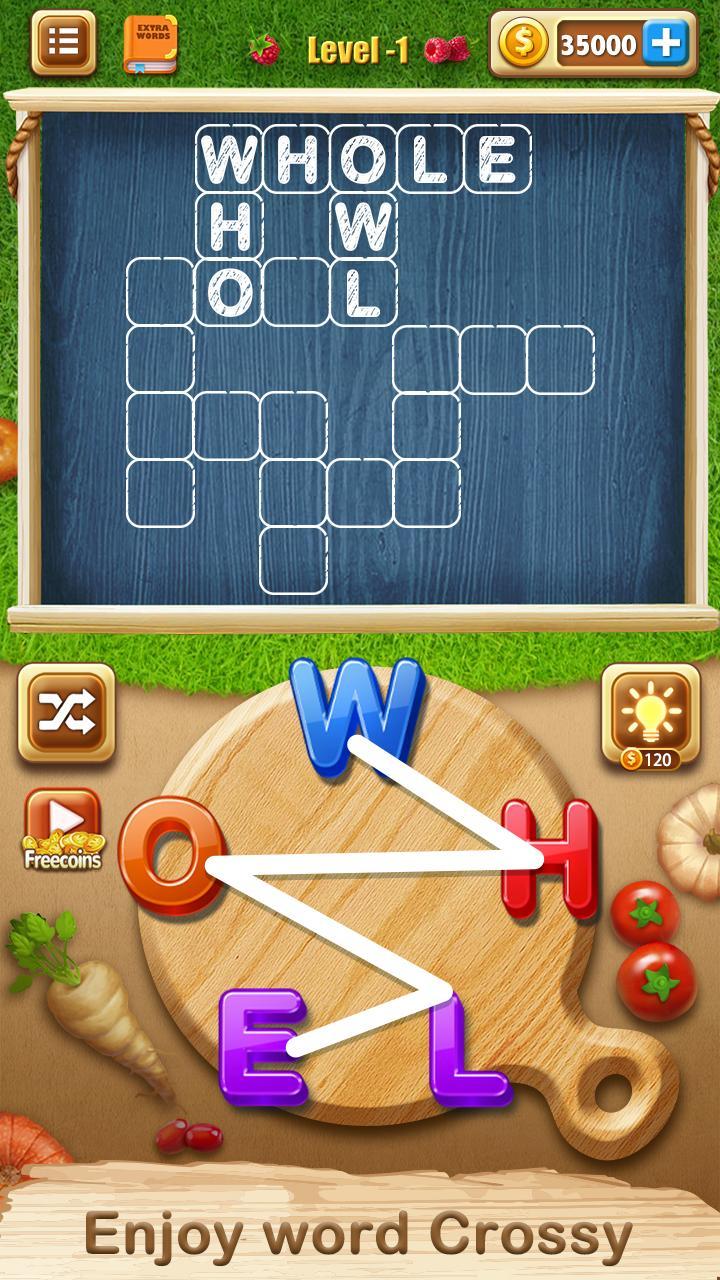Shuffle the letters on the board
Image resolution: width=720 pixels, height=1280 pixels.
pyautogui.click(x=66, y=712)
